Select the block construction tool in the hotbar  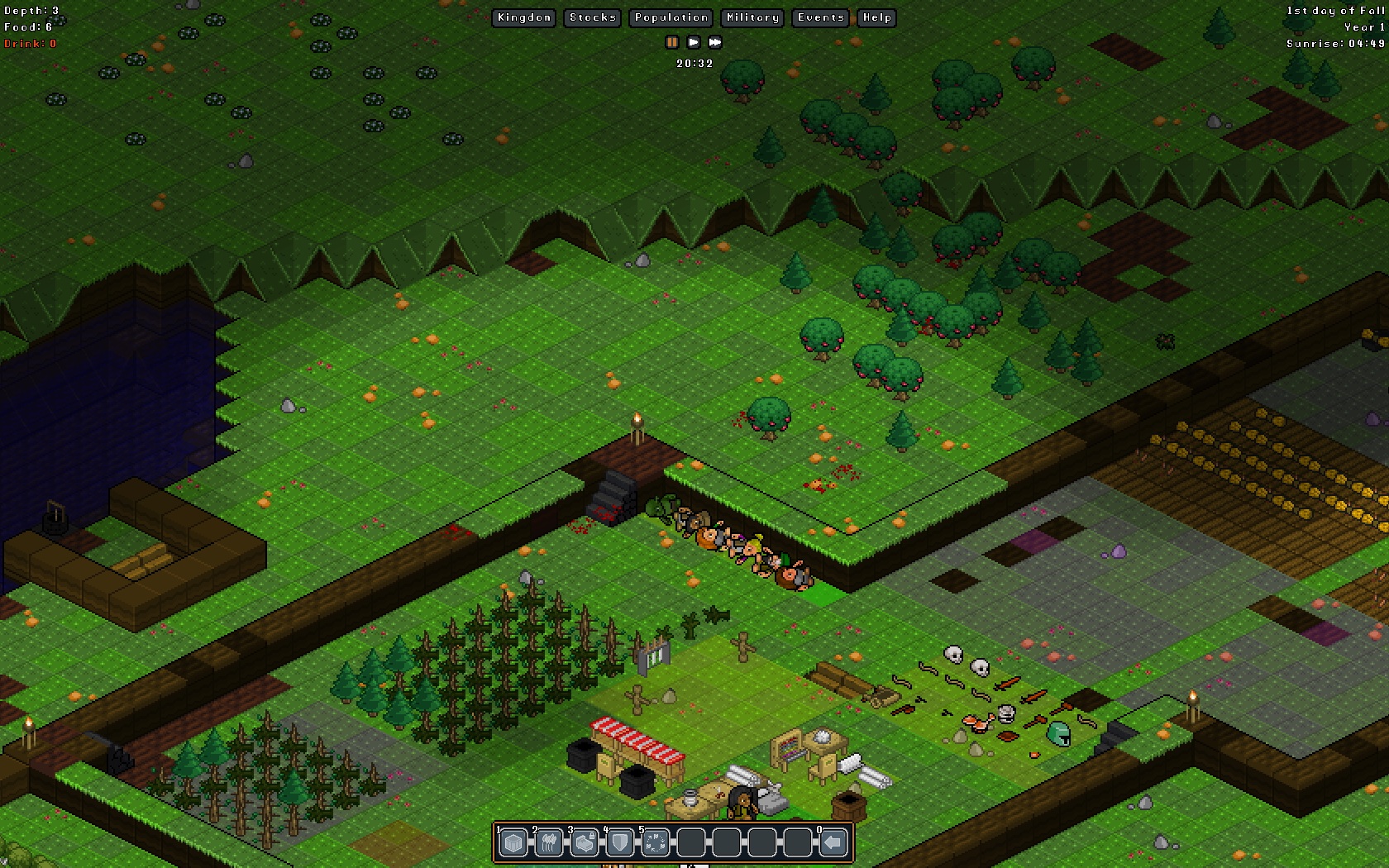coord(513,843)
